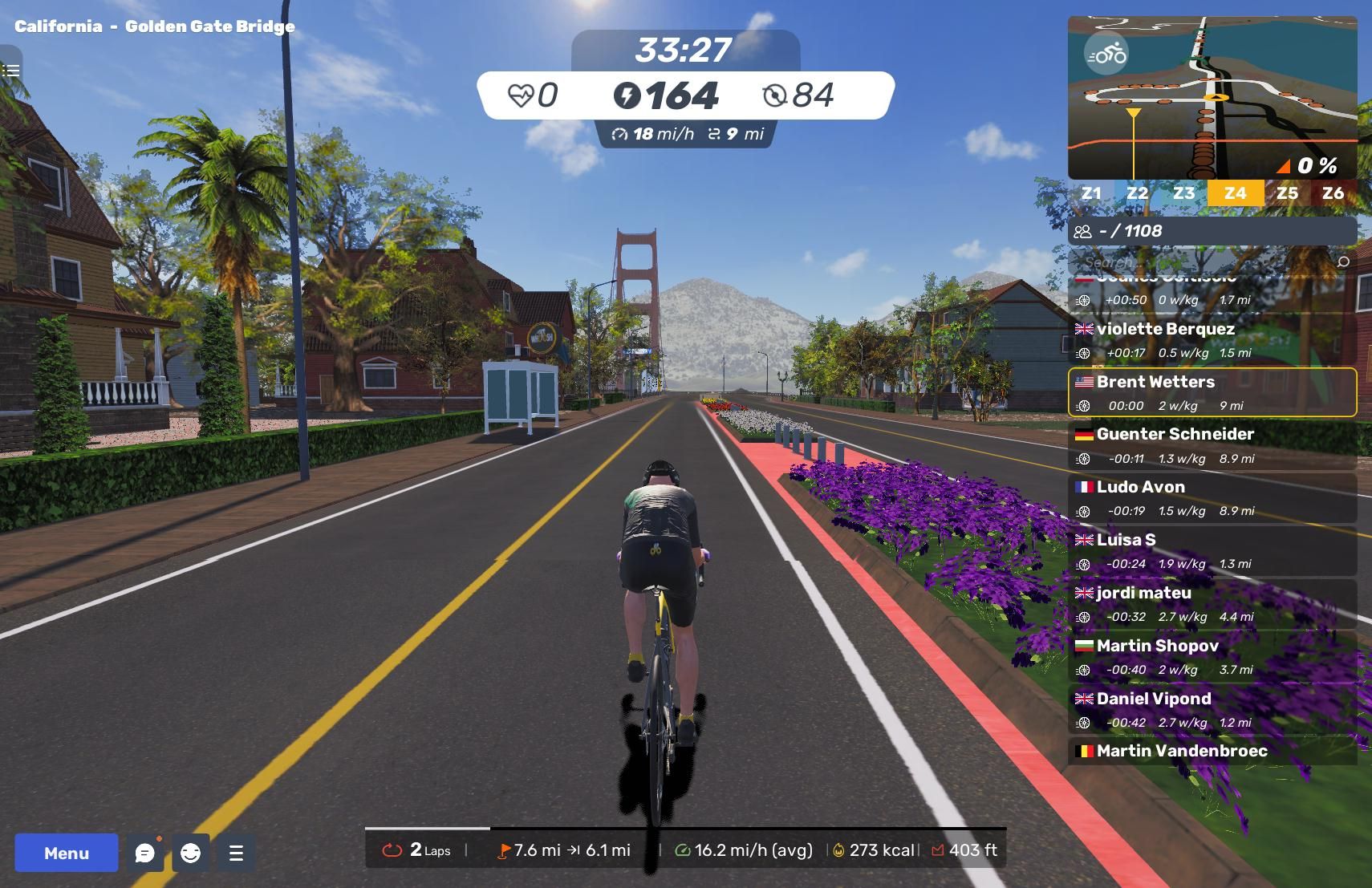Screen dimensions: 1372x888
Task: Pick Daniel Vipond from nearby riders
Action: tap(1212, 710)
